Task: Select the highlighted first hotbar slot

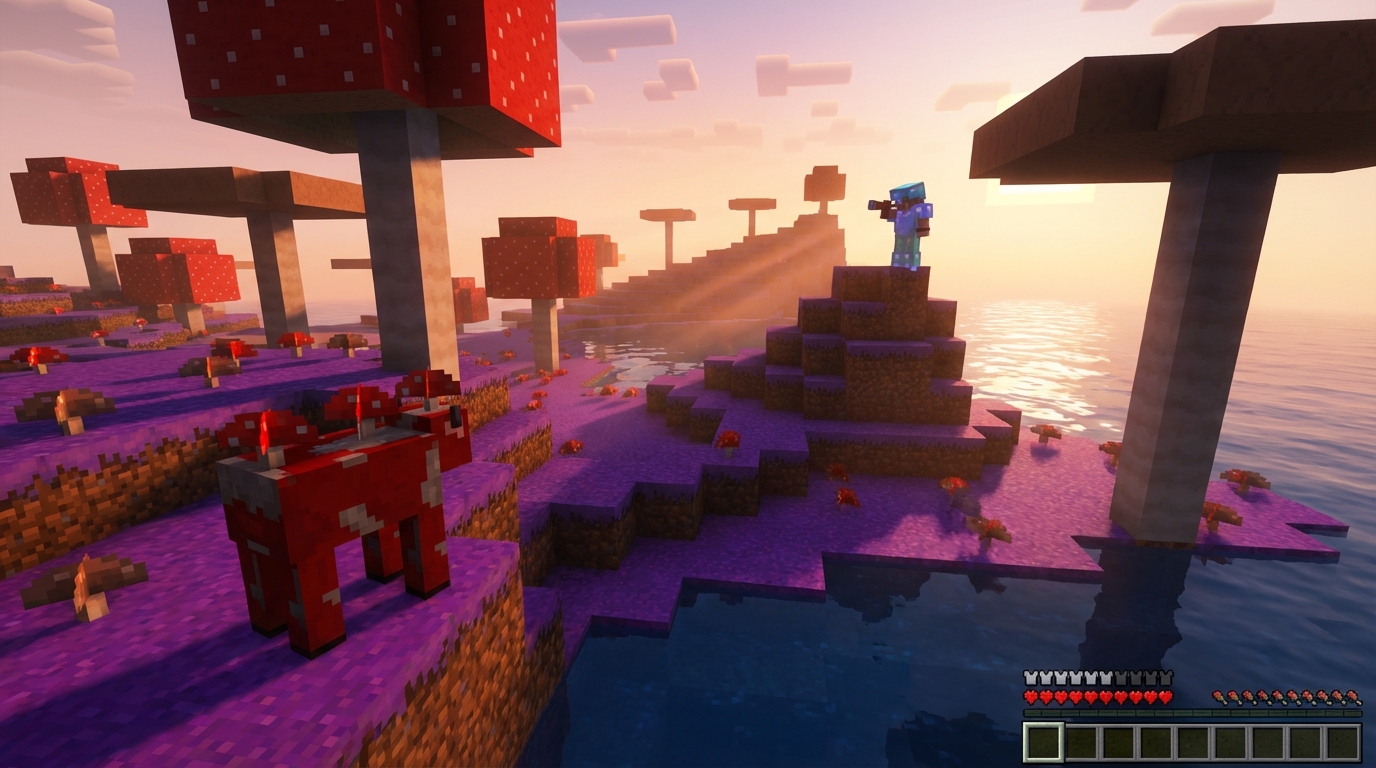Action: [x=1043, y=742]
